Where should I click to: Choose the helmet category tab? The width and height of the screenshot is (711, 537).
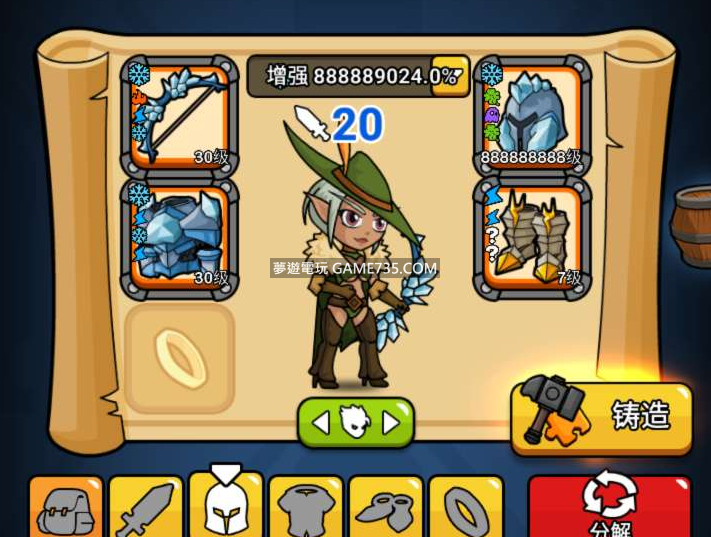pyautogui.click(x=226, y=509)
